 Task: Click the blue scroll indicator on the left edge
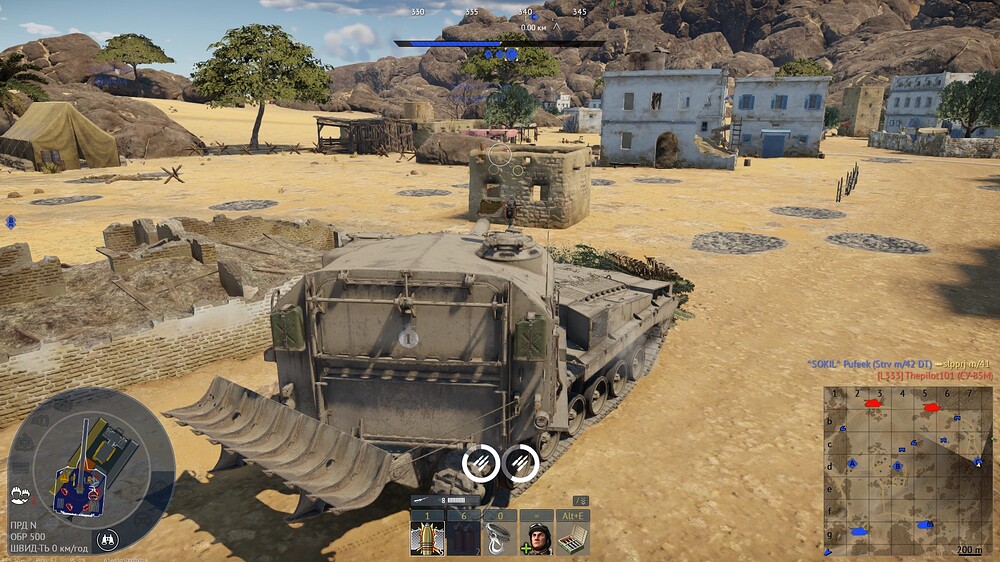(x=10, y=221)
